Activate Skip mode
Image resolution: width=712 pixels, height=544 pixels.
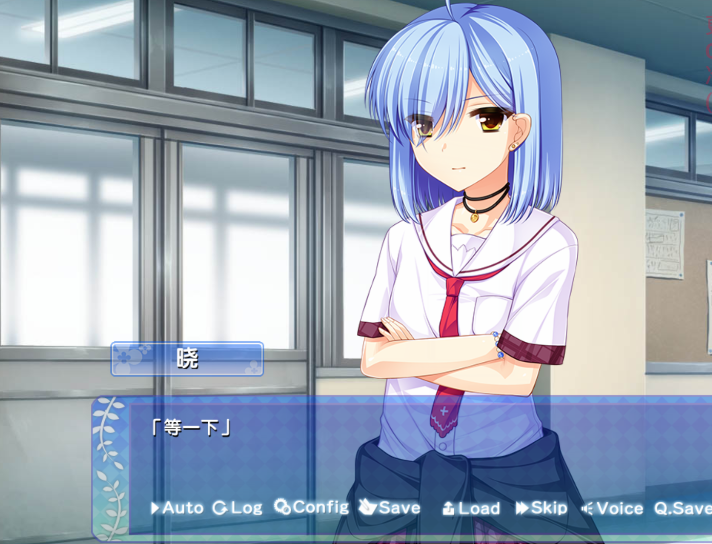click(x=541, y=508)
